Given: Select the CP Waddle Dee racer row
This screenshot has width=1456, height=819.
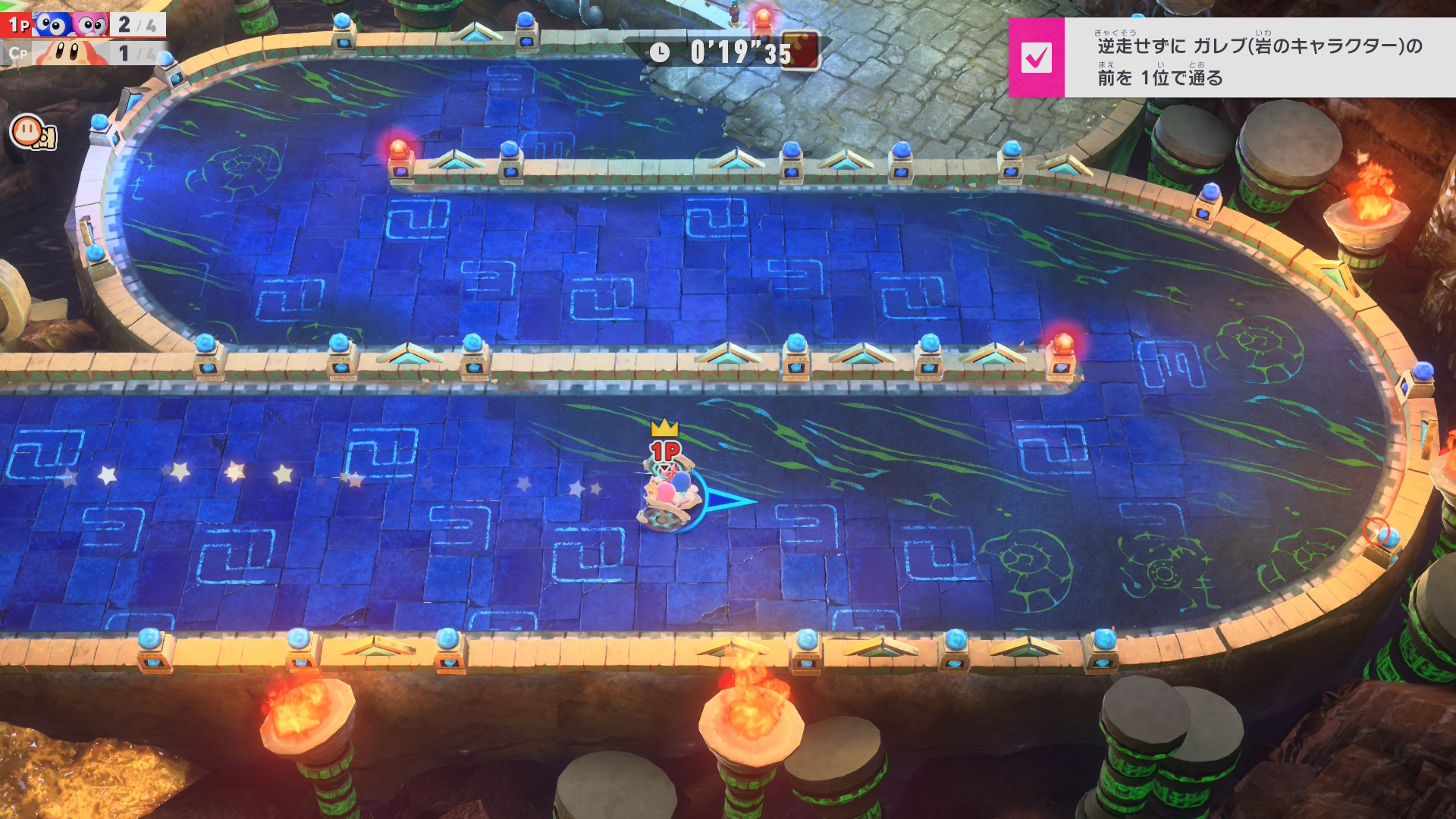Looking at the screenshot, I should [x=82, y=53].
